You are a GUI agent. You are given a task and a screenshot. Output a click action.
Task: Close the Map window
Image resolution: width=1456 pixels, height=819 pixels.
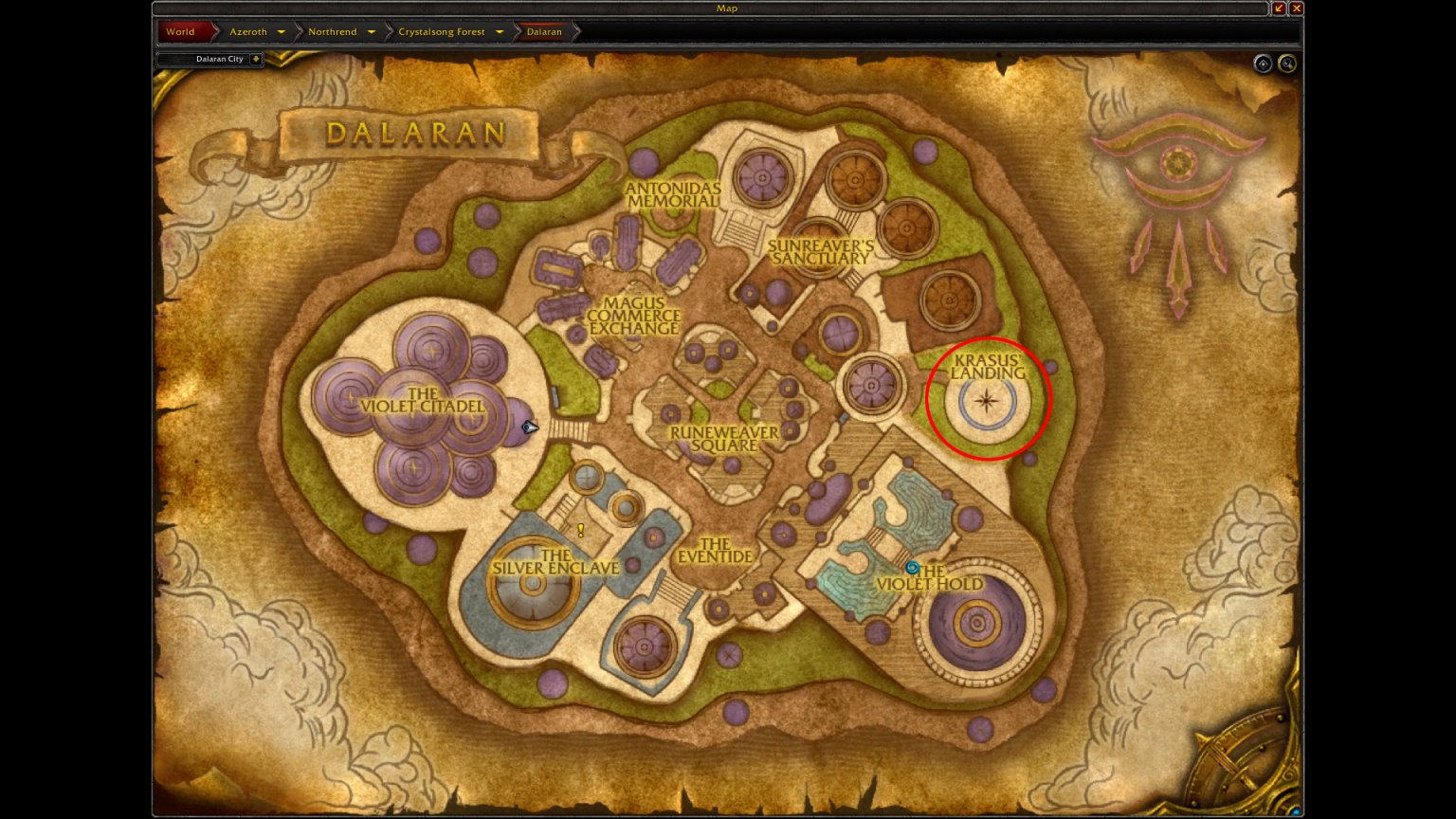coord(1296,9)
